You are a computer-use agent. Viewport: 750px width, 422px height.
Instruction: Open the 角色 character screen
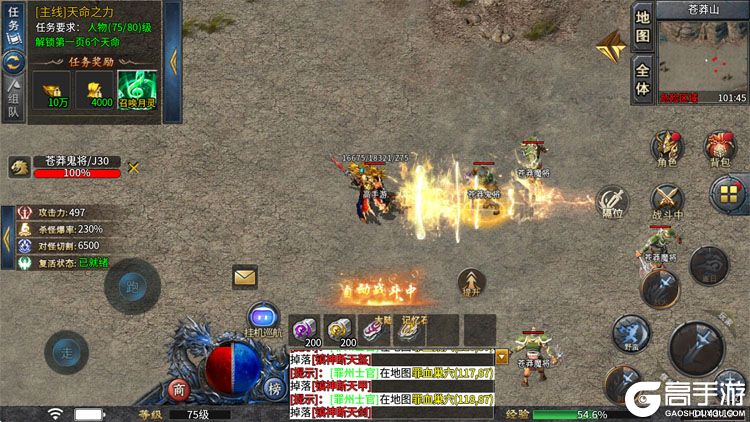coord(667,147)
